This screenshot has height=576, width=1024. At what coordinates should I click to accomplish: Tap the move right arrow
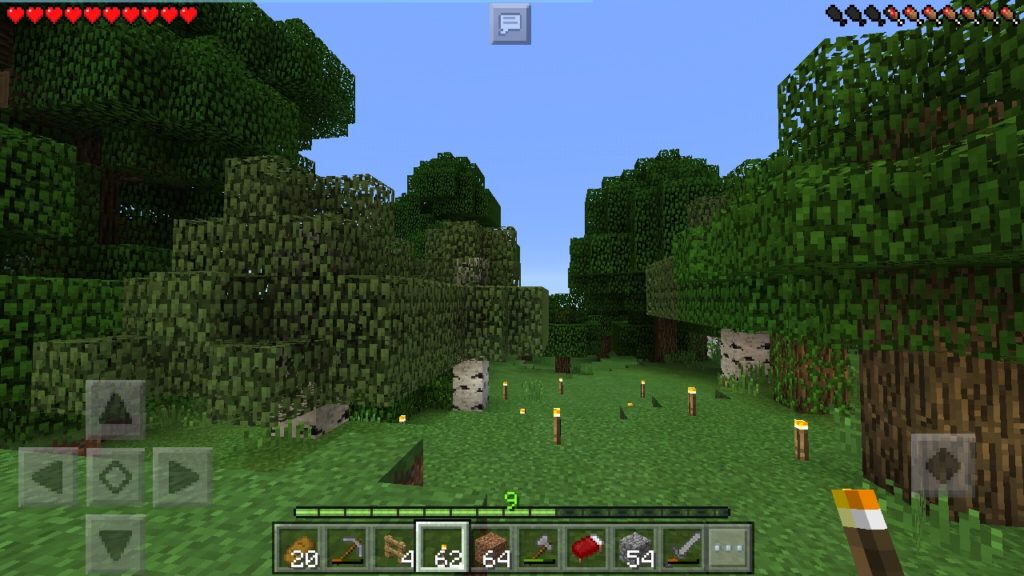coord(182,477)
